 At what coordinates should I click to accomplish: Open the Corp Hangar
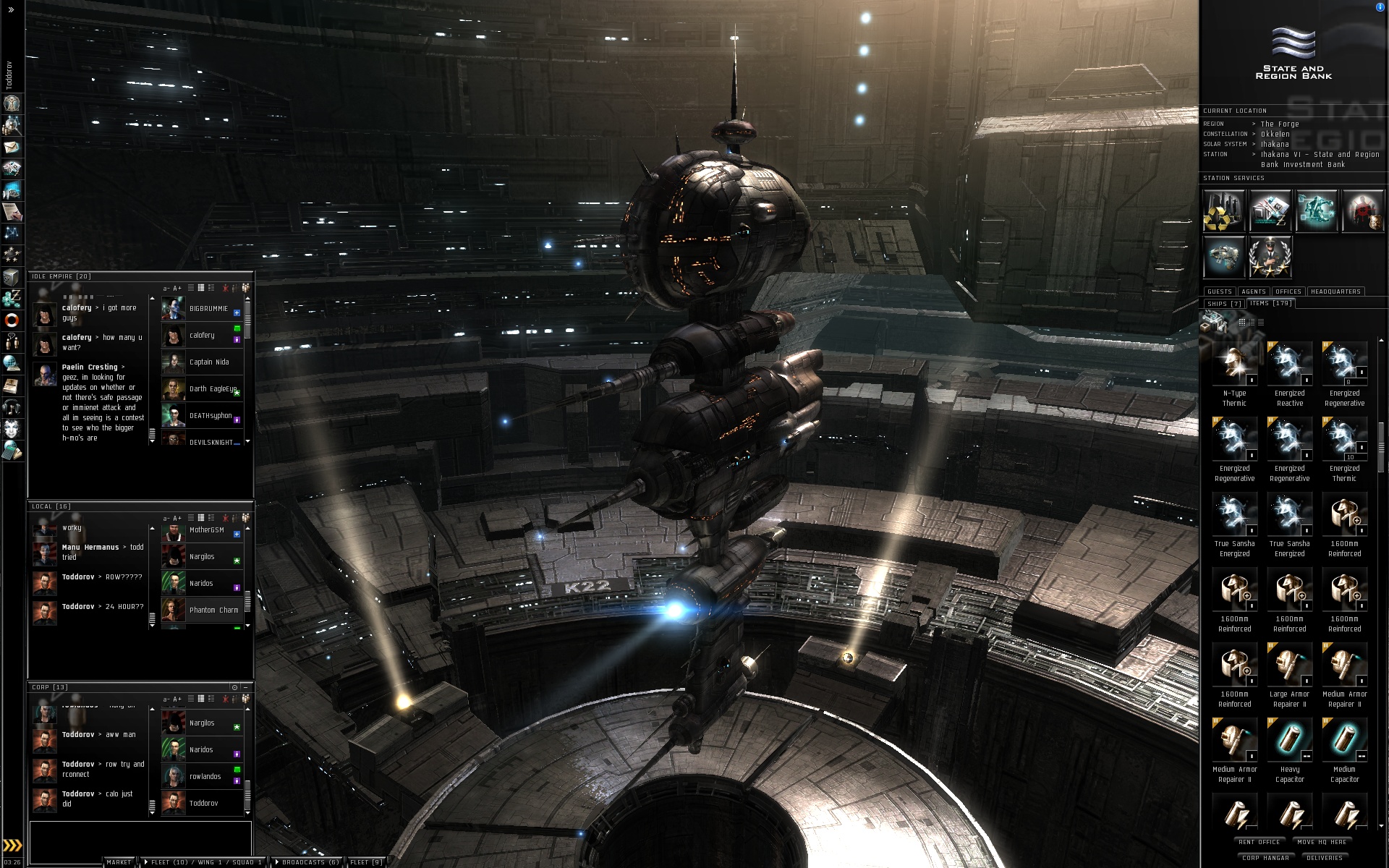(x=1265, y=858)
